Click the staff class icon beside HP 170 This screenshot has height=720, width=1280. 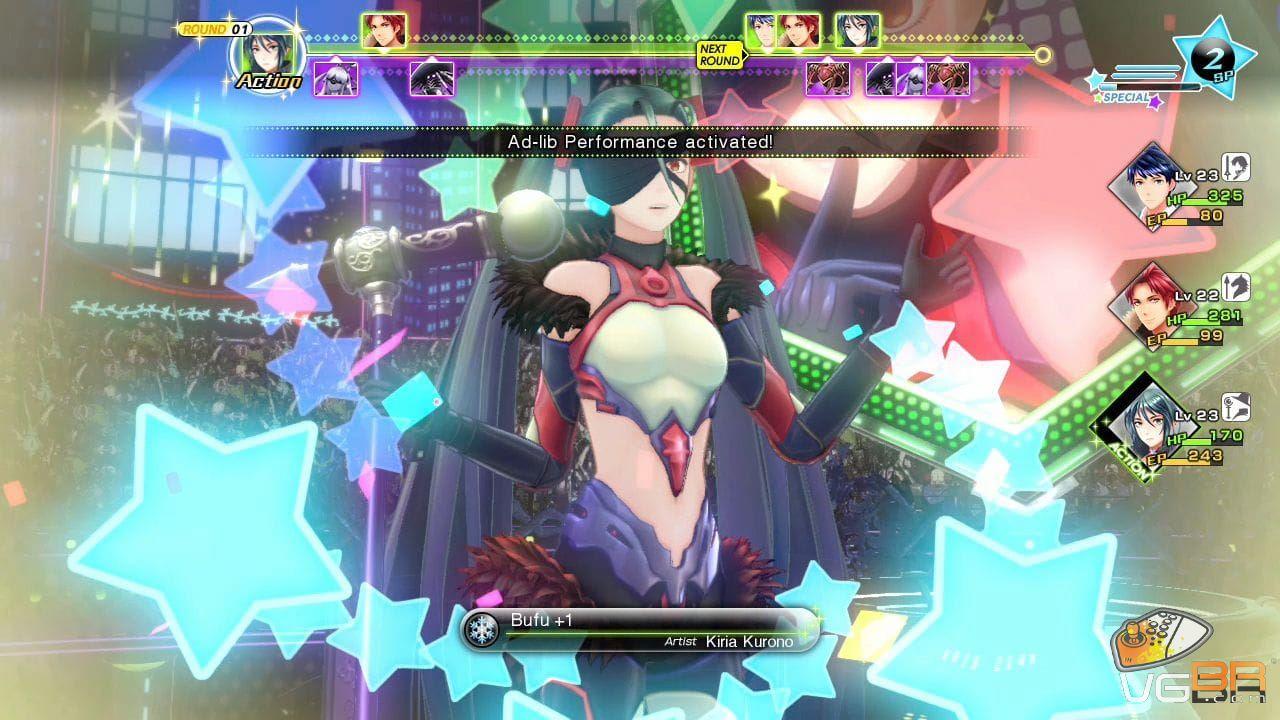tap(1236, 406)
